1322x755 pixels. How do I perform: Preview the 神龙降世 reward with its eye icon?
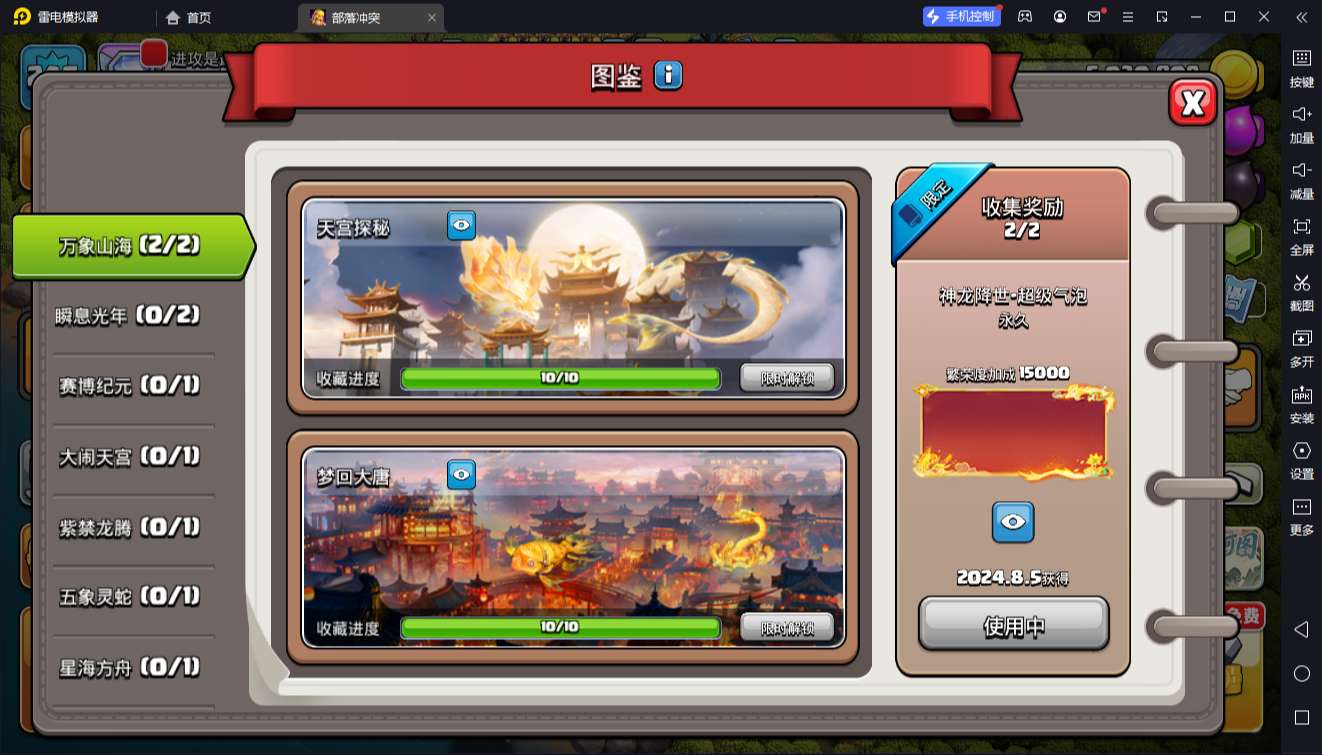[1013, 521]
